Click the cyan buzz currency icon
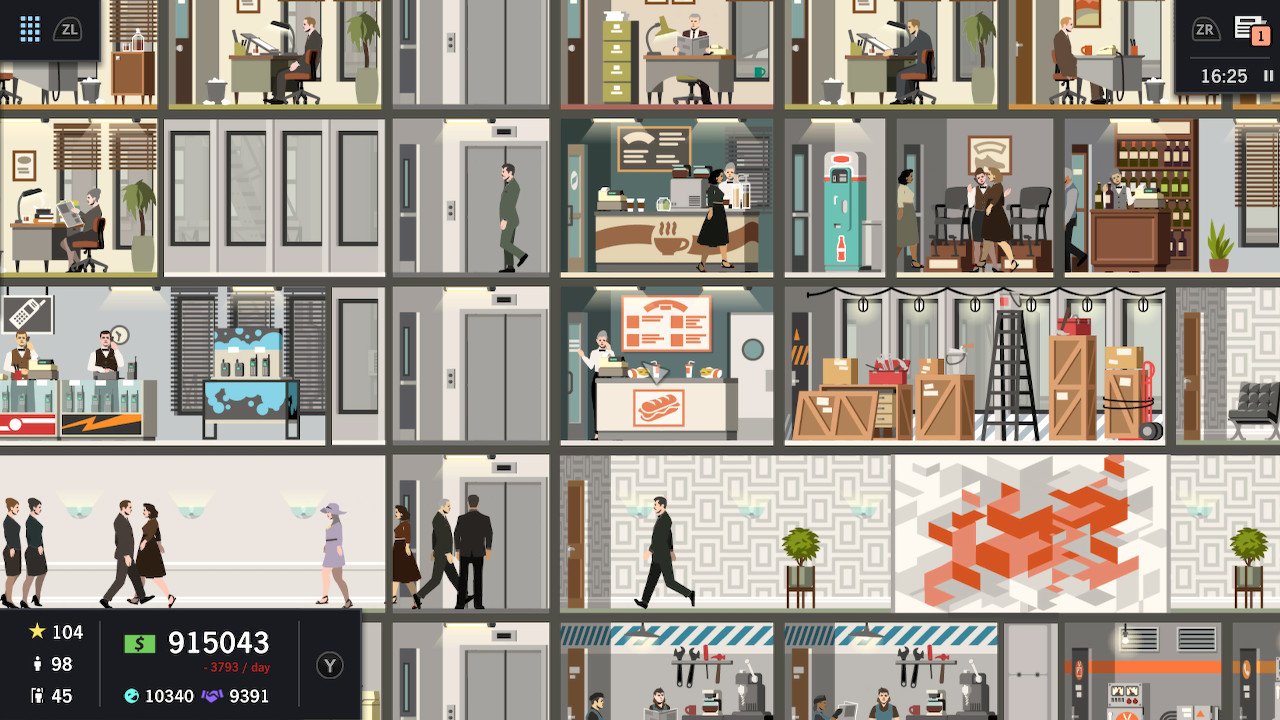Screen dimensions: 1280x720 pos(132,696)
